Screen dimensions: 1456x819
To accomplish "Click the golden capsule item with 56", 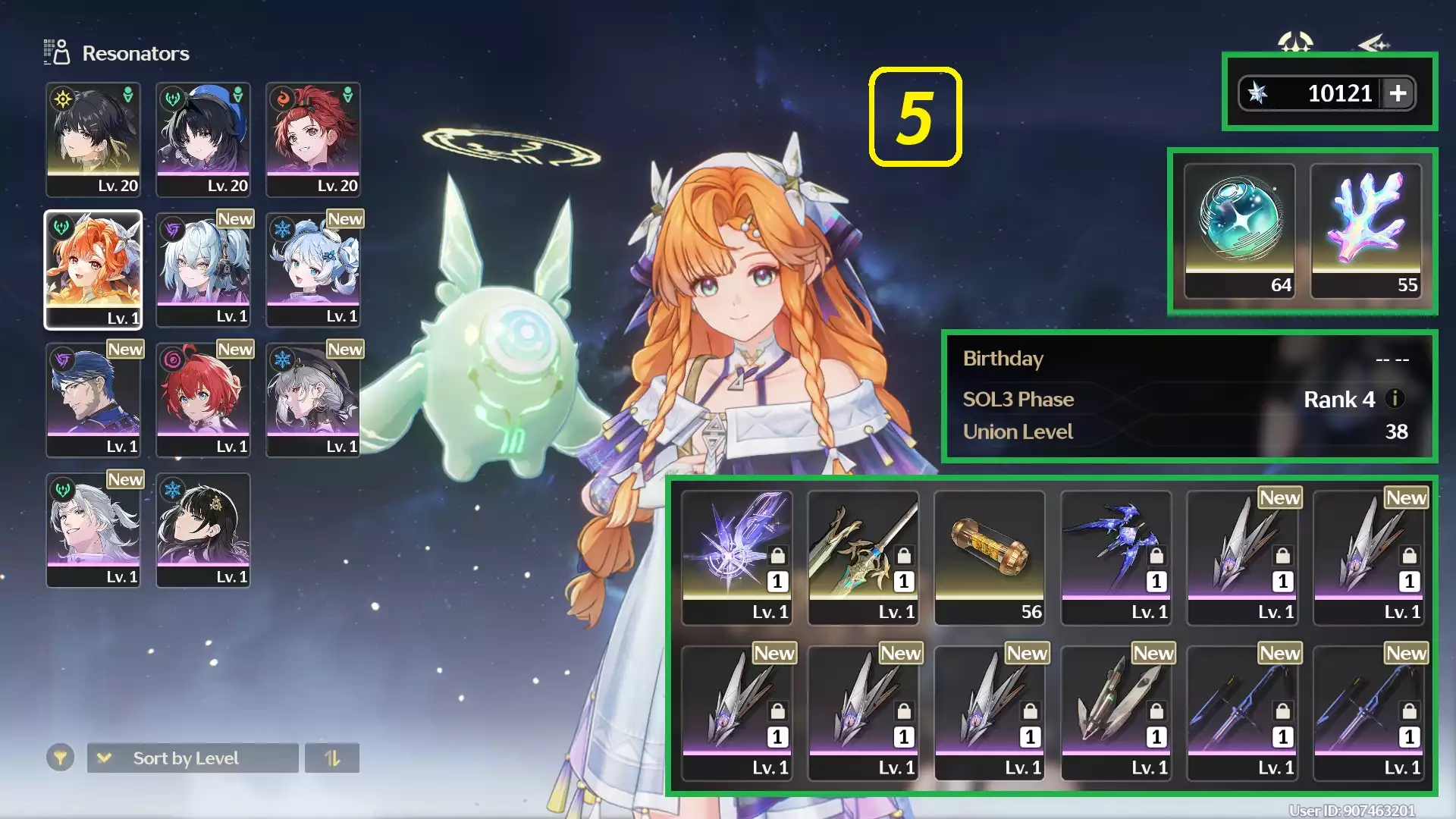I will (x=990, y=557).
